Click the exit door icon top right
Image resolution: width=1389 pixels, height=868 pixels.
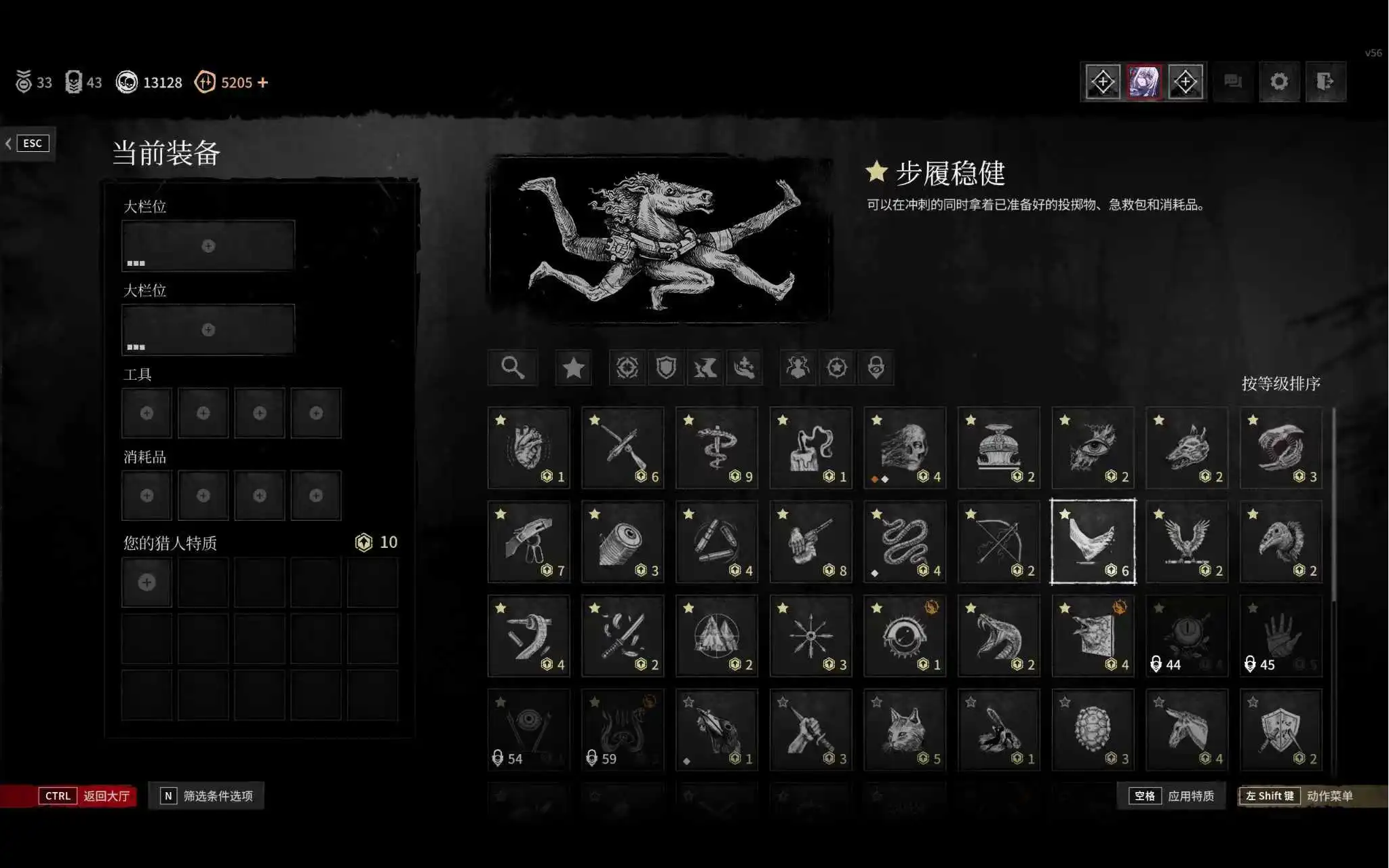coord(1326,81)
